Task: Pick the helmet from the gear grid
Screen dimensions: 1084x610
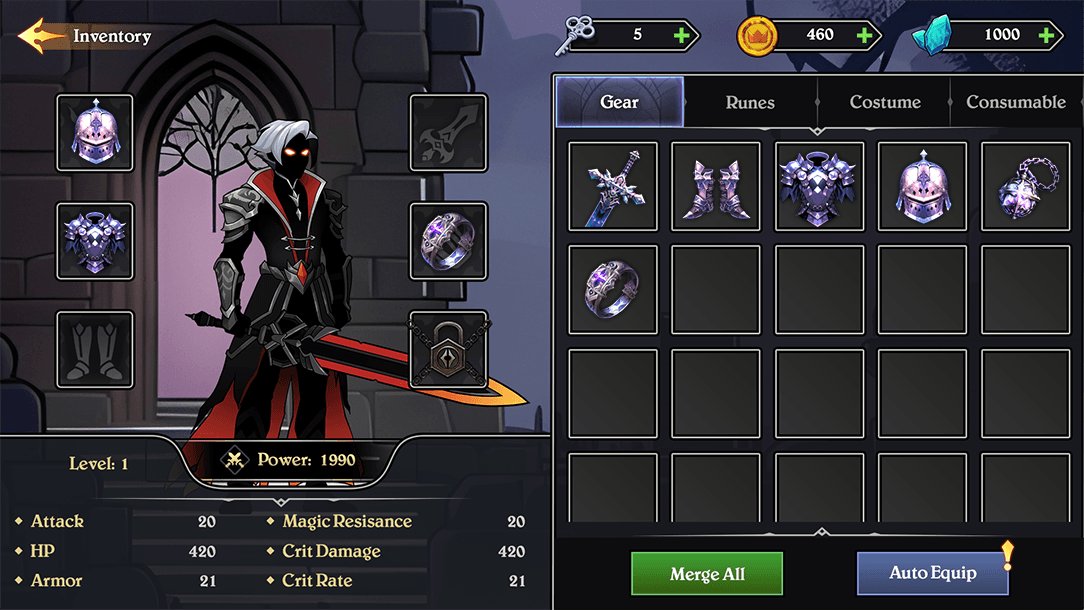Action: (922, 186)
